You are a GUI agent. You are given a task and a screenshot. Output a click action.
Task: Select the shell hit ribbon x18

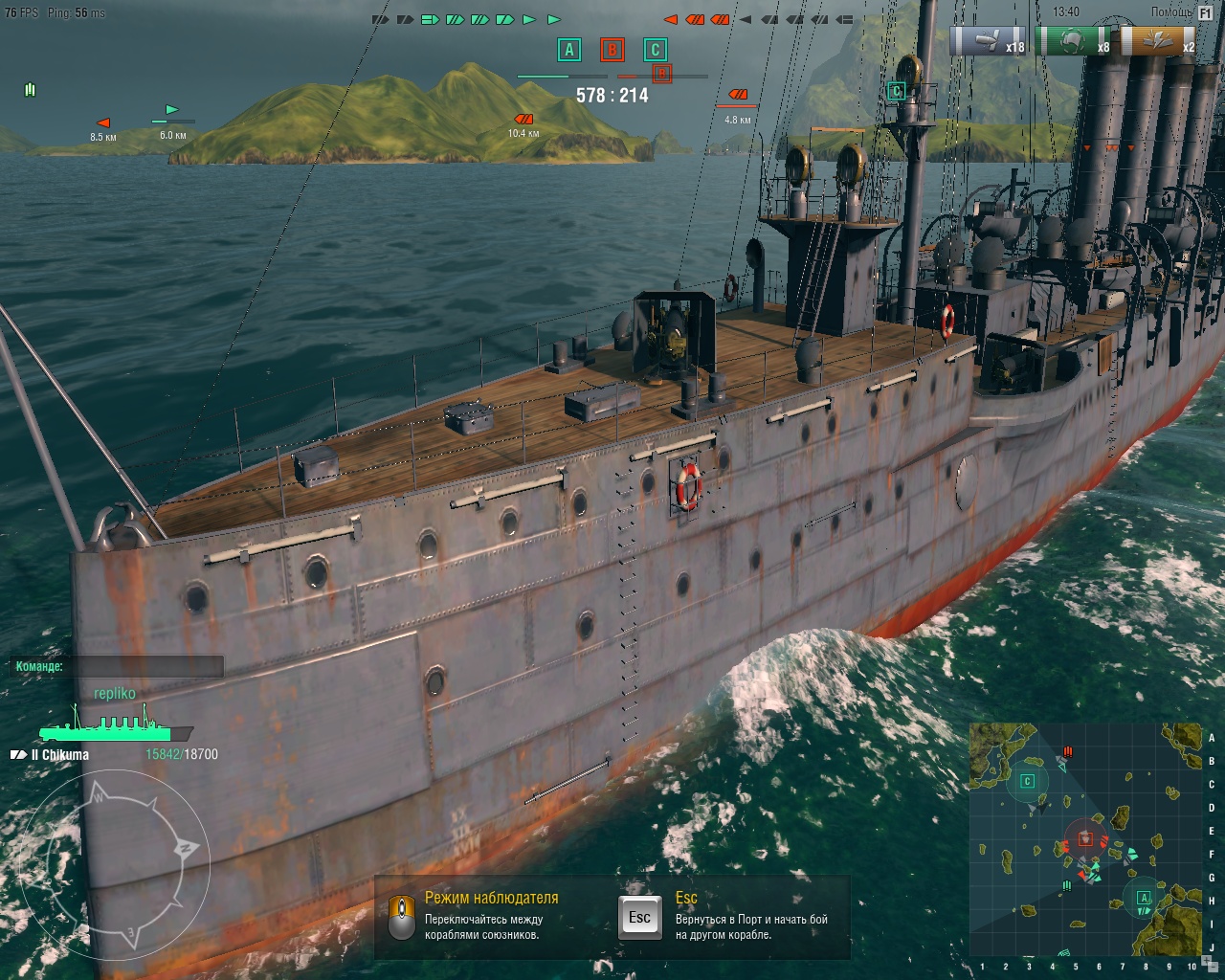[x=989, y=42]
